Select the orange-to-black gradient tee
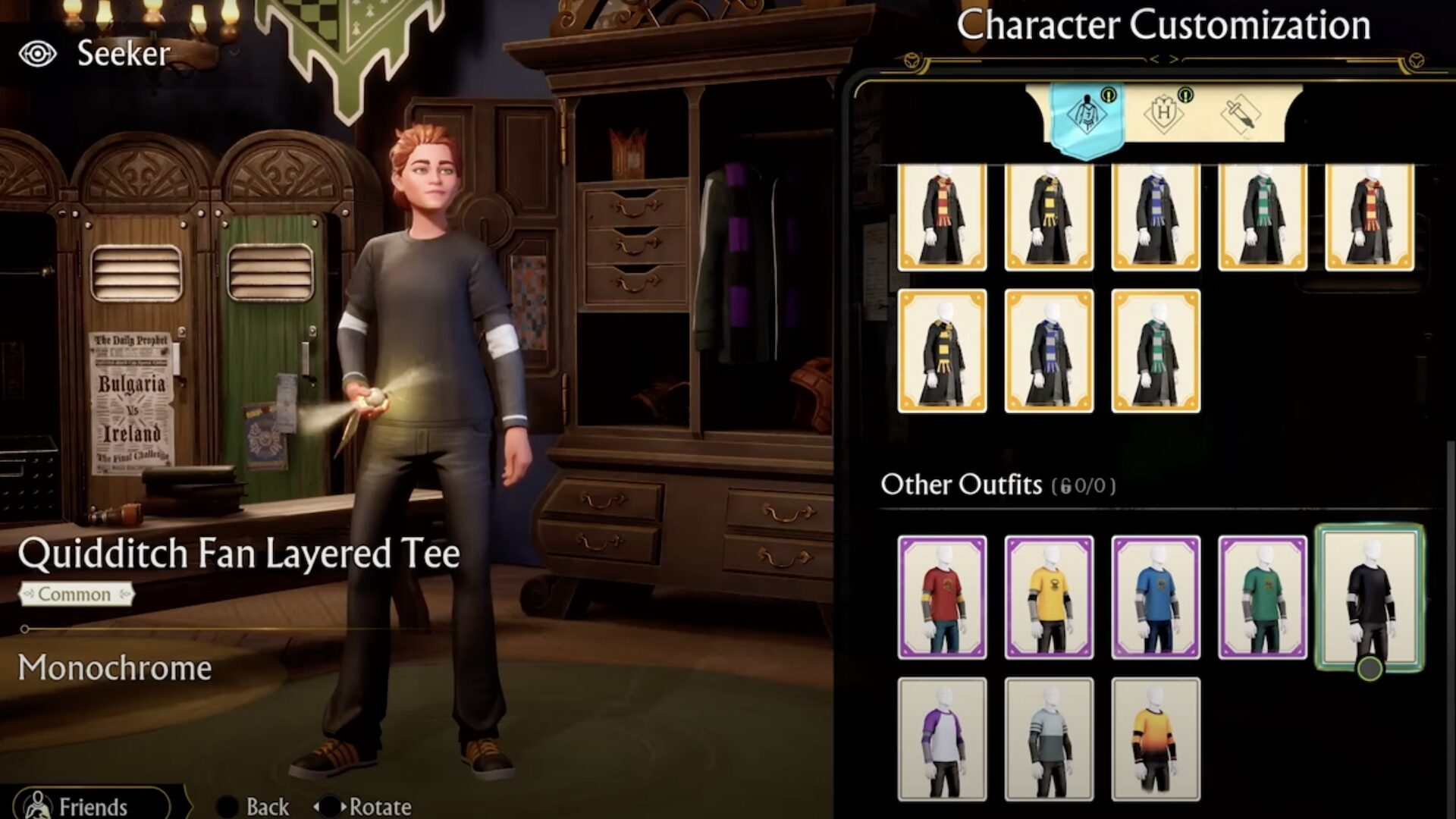 [x=1156, y=739]
